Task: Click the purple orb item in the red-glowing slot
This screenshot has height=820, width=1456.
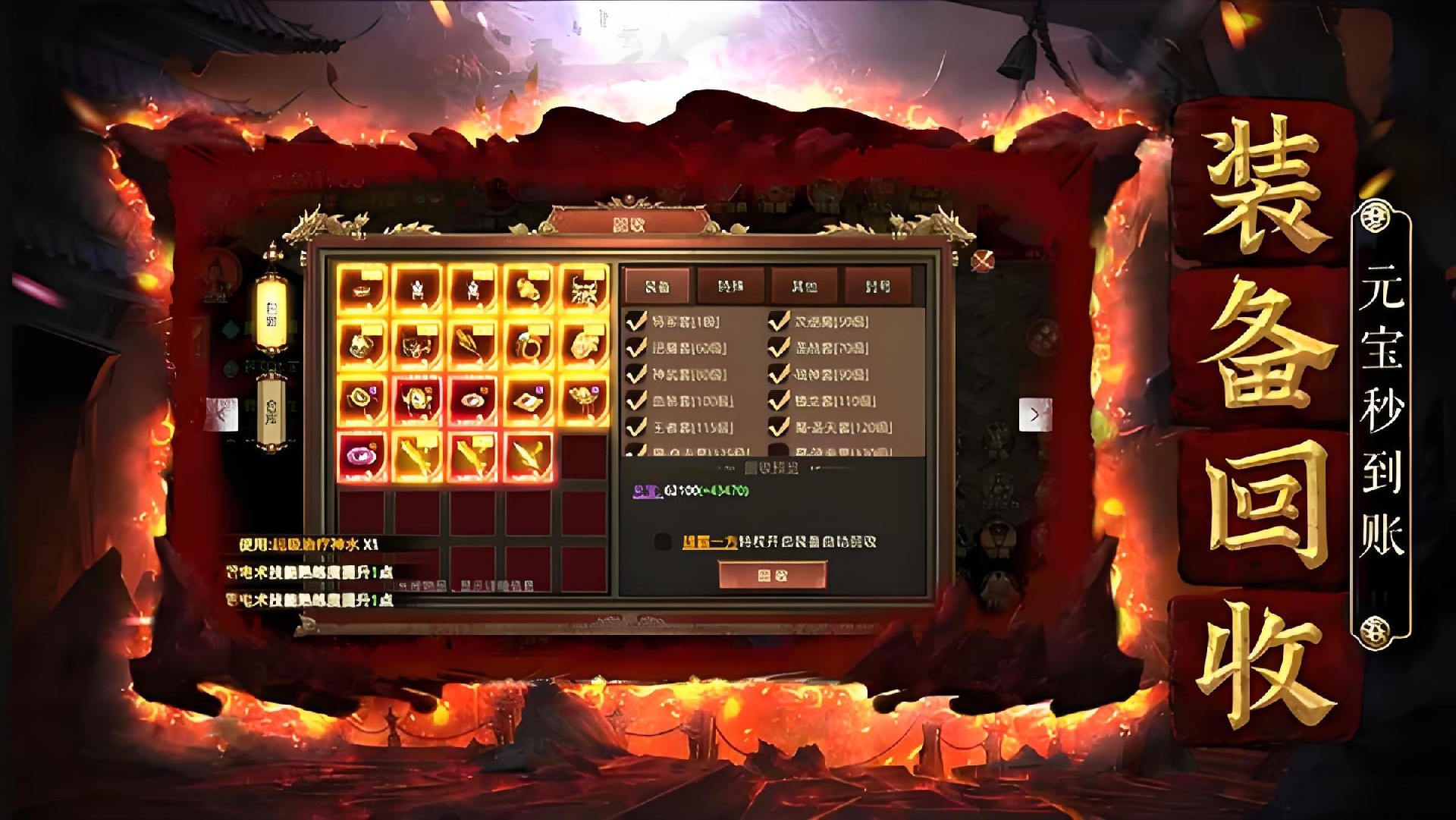Action: 364,454
